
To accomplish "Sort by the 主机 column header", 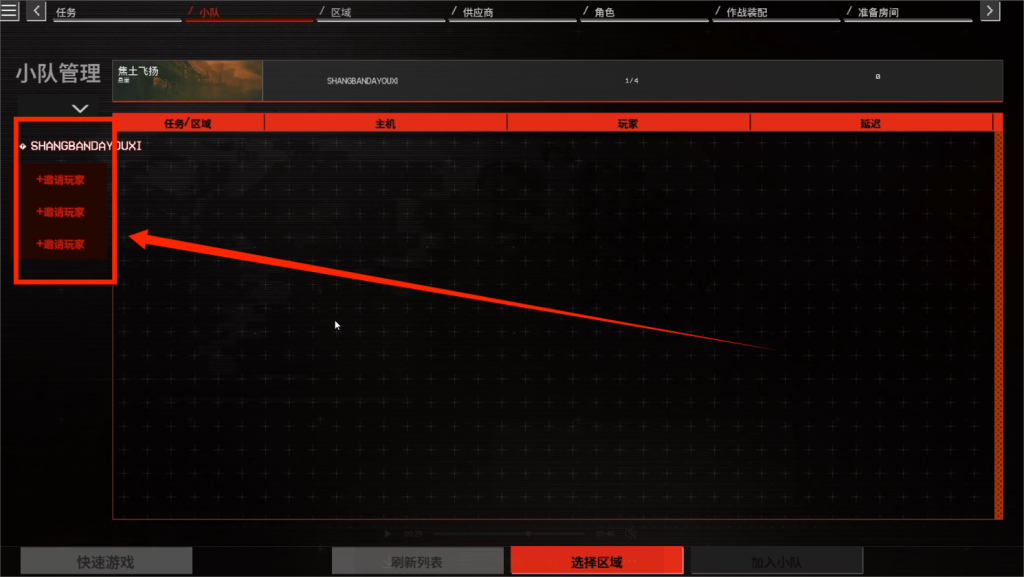I will (385, 124).
